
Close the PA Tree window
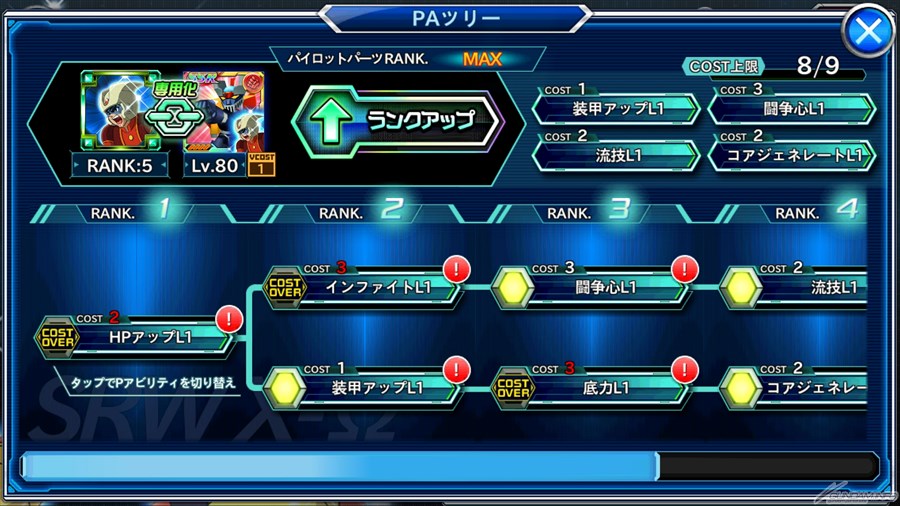(x=868, y=33)
